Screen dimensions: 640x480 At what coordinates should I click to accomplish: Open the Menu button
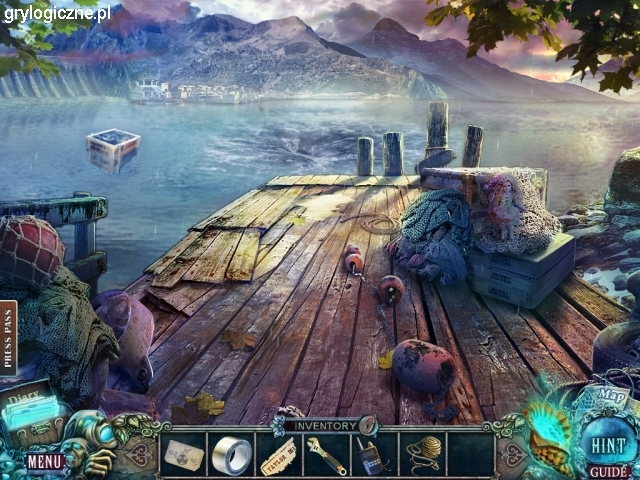(x=44, y=461)
